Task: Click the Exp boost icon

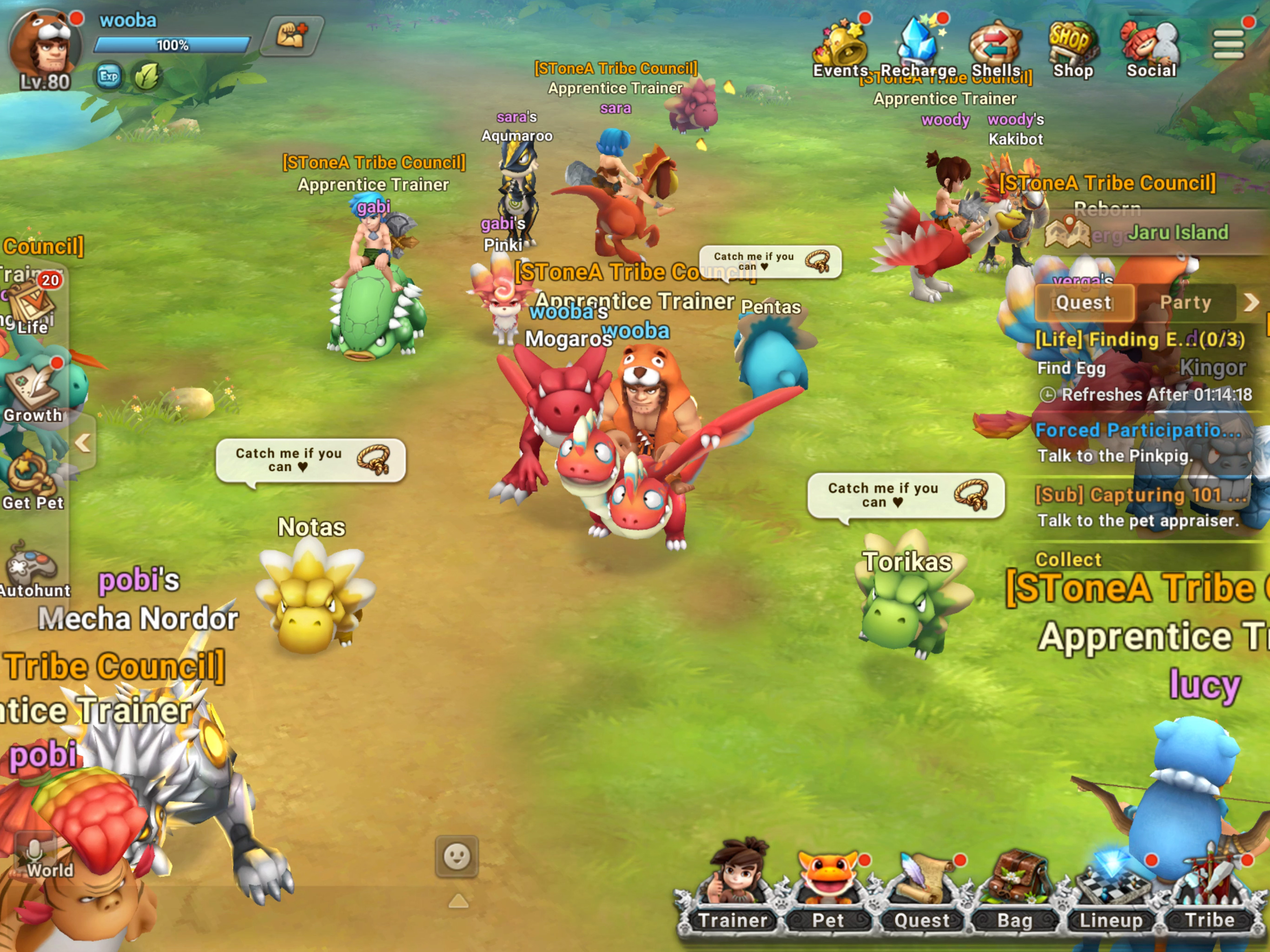Action: click(x=108, y=76)
